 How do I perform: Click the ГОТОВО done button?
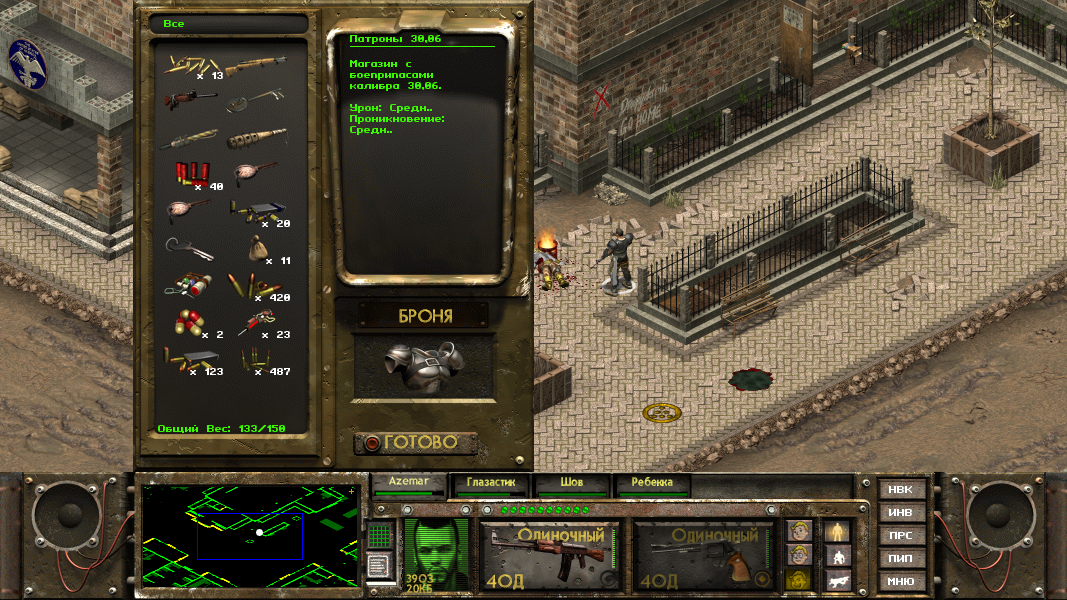tap(416, 442)
